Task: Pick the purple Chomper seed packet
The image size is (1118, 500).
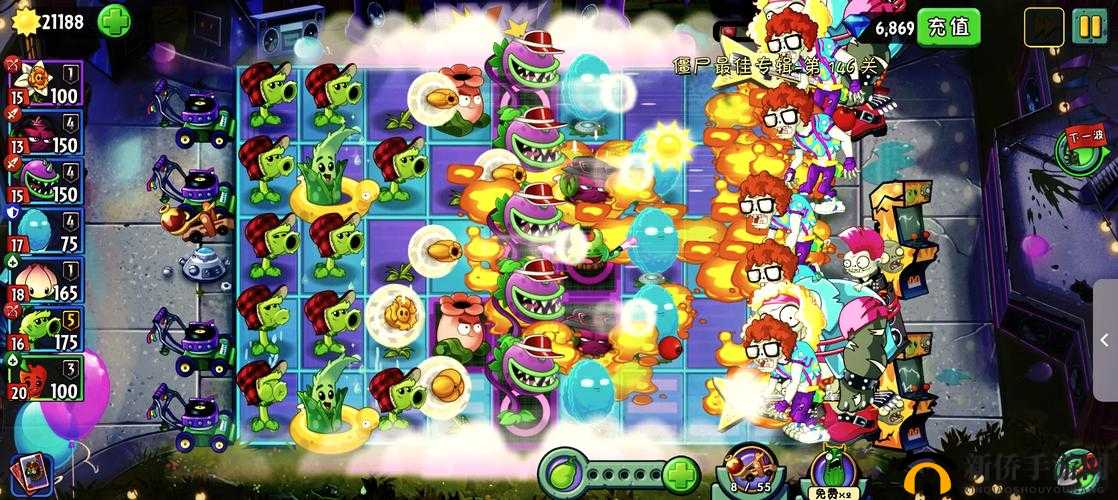Action: coord(43,181)
